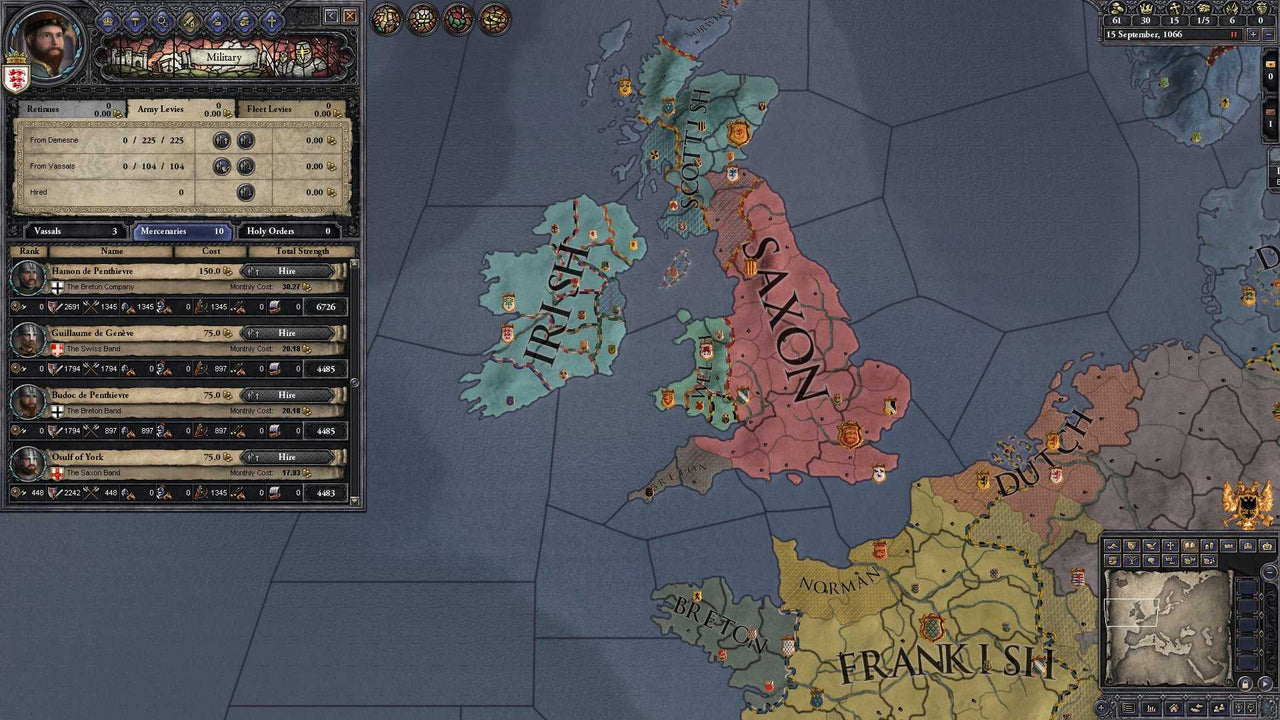Select the Mercenaries list tab

(182, 231)
